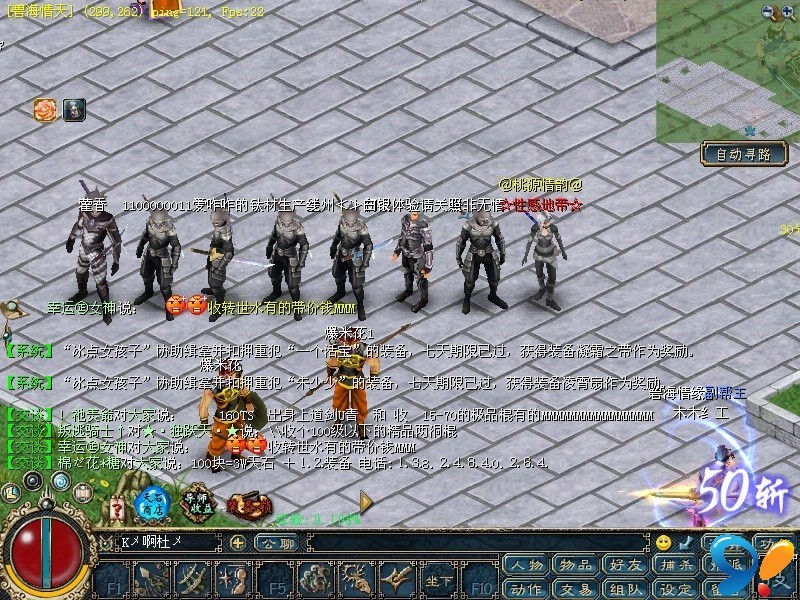800x600 pixels.
Task: Switch chat channel with the 公聊 button
Action: [275, 542]
